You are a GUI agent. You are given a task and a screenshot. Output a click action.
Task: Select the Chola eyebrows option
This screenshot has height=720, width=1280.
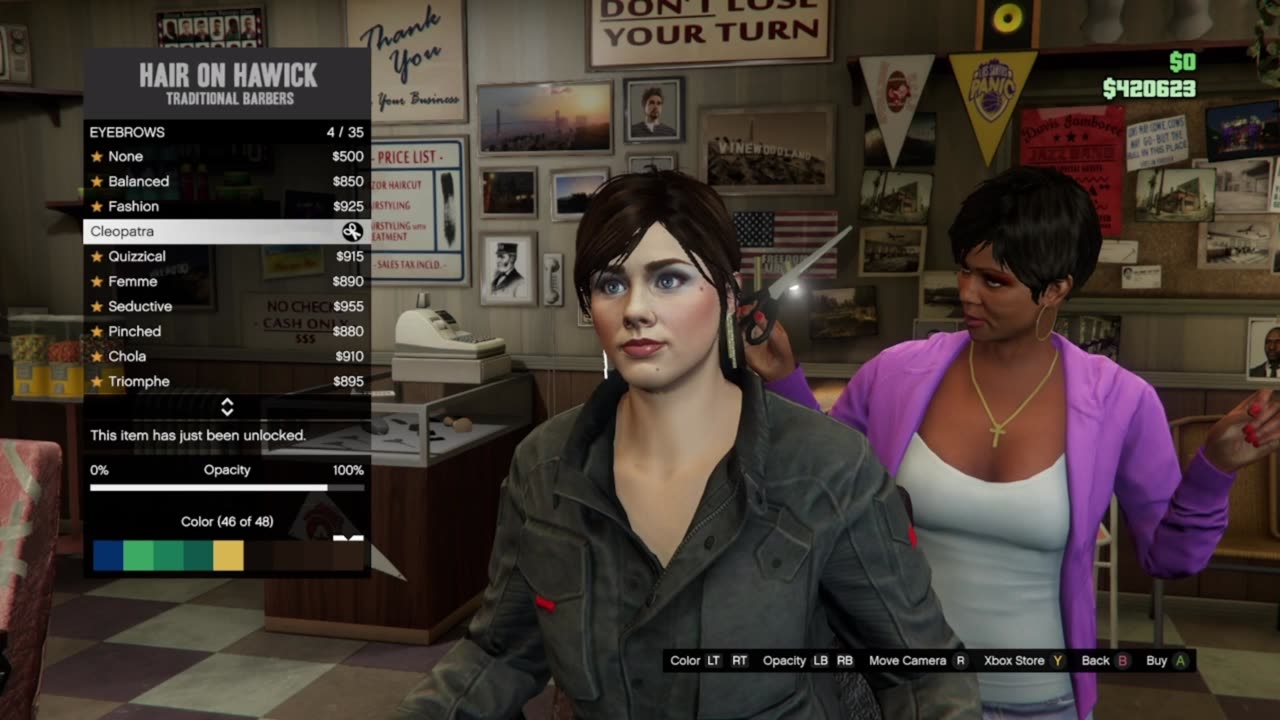(x=226, y=356)
